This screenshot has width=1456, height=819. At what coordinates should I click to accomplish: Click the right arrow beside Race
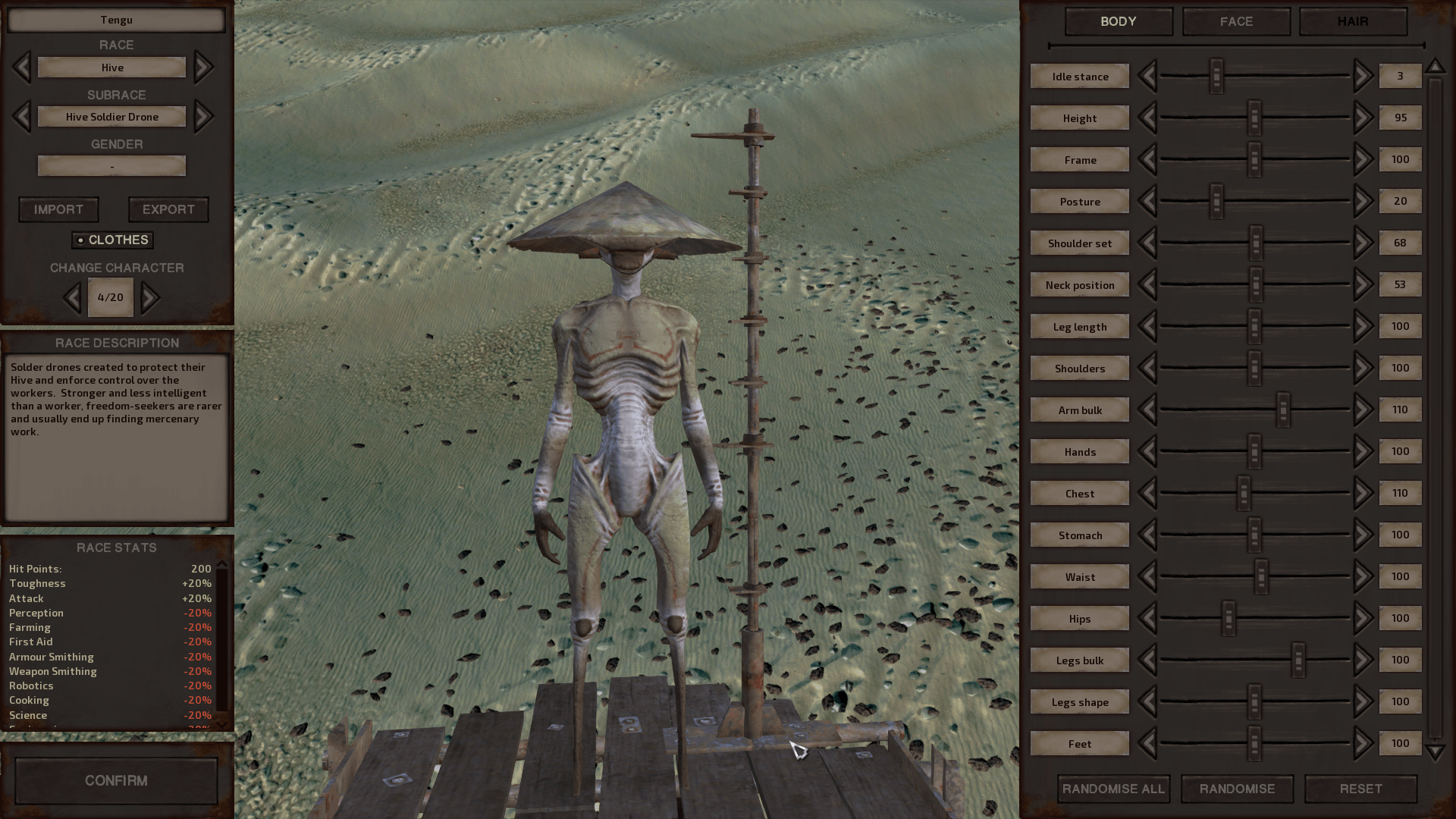click(202, 67)
